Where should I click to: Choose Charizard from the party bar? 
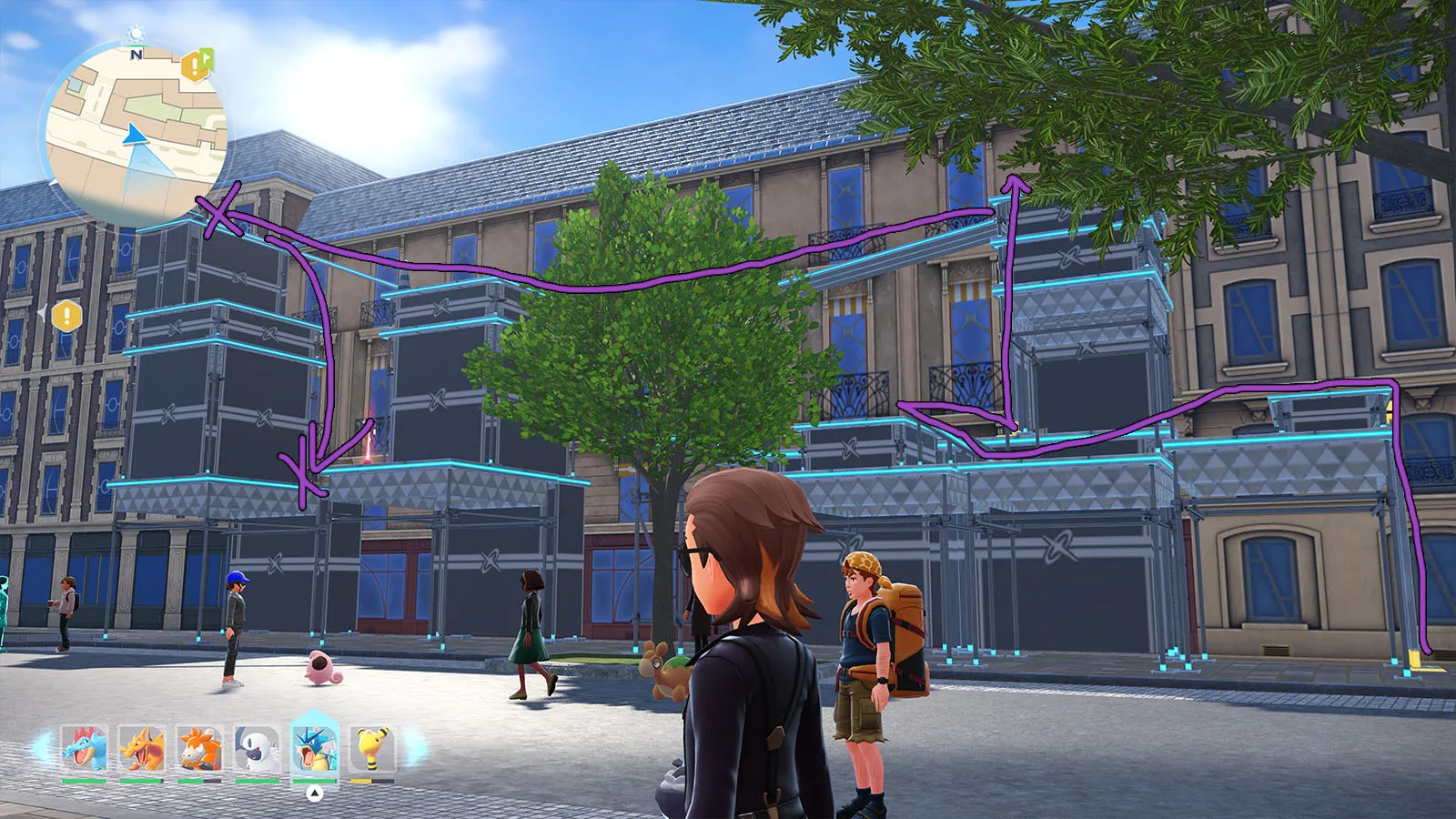142,749
